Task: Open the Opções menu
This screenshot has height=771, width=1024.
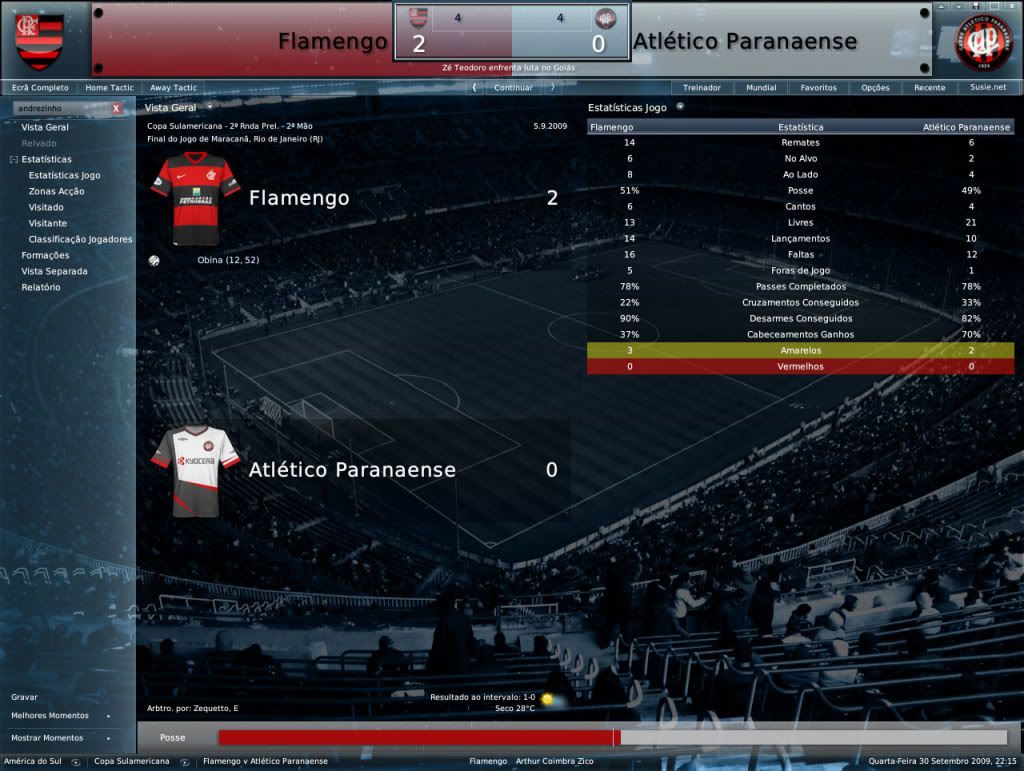Action: click(x=875, y=88)
